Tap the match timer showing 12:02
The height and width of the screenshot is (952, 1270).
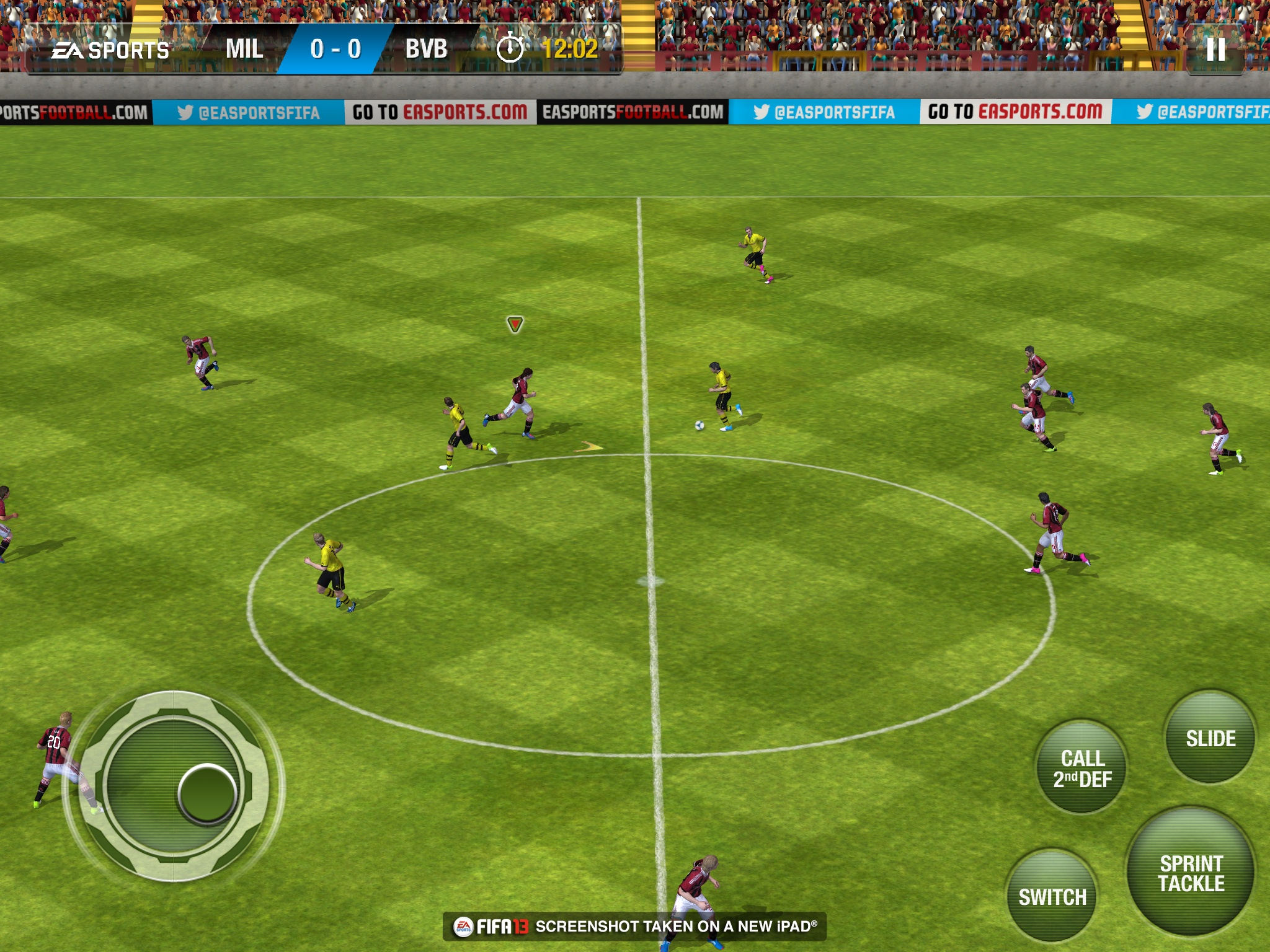[x=568, y=50]
